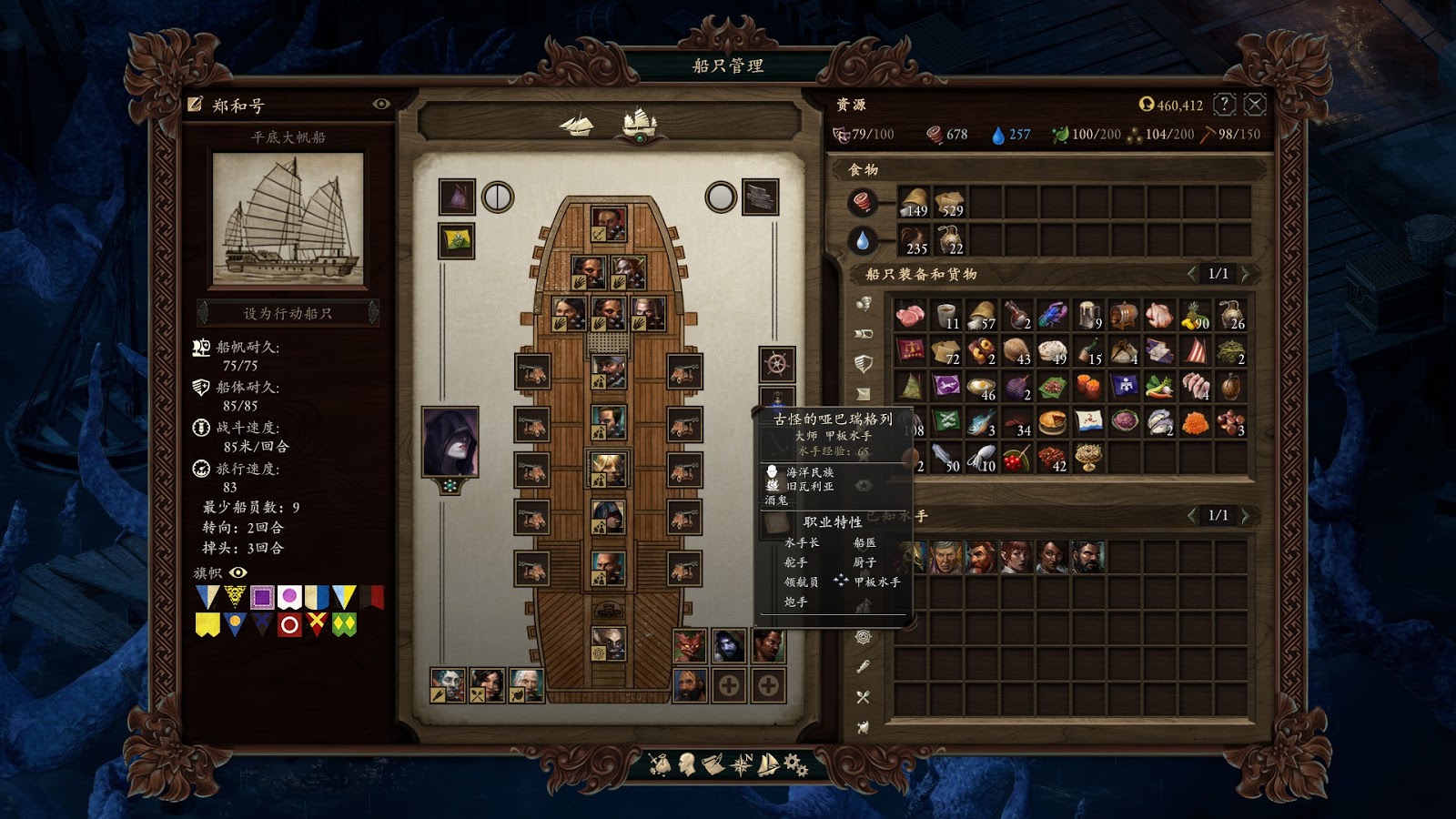Close the ship management window
The width and height of the screenshot is (1456, 819).
tap(1255, 105)
